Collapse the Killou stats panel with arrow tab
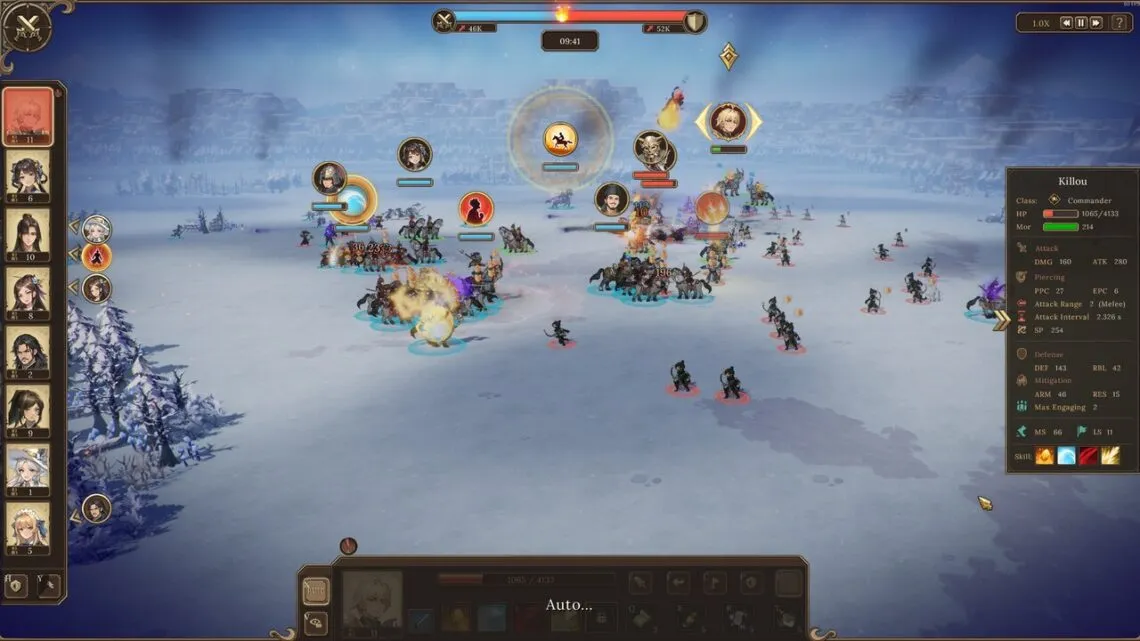This screenshot has height=641, width=1140. pos(998,320)
